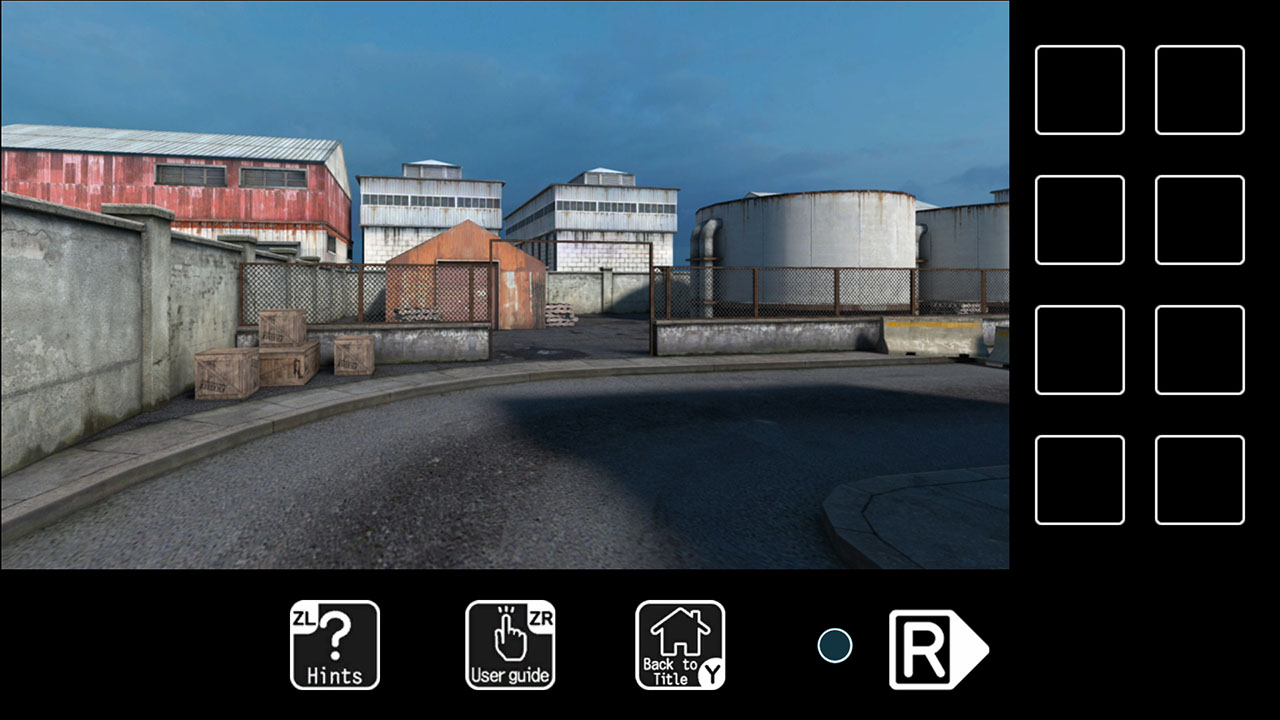Open the Hints menu
This screenshot has height=720, width=1280.
[x=334, y=645]
